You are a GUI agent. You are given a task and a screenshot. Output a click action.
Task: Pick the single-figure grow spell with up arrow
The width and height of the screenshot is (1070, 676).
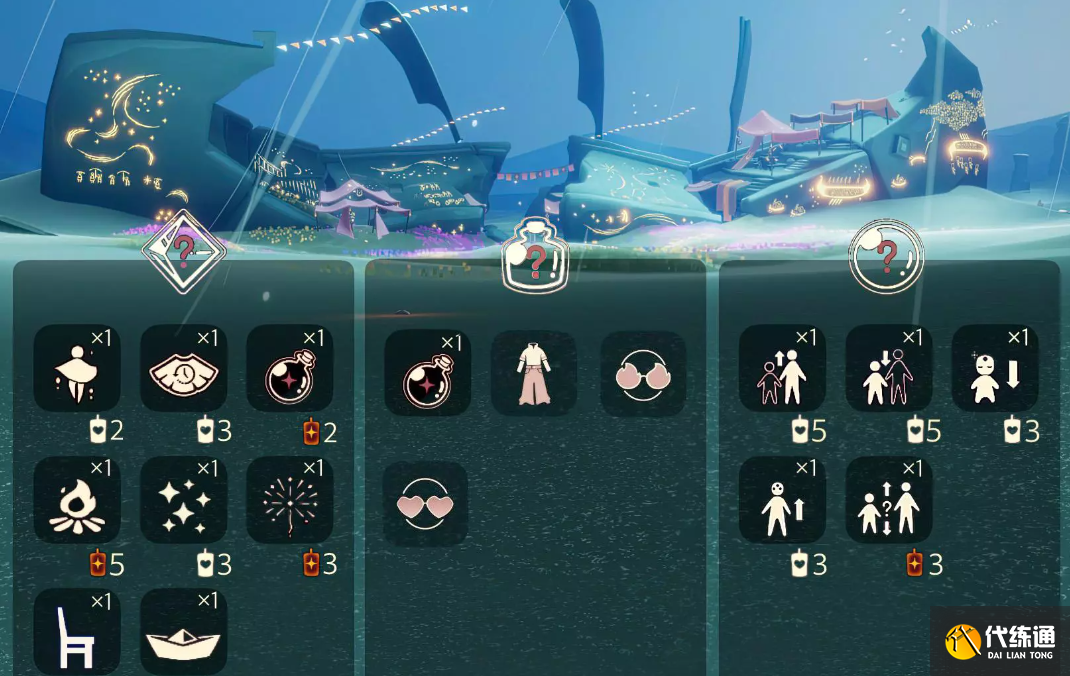(782, 500)
